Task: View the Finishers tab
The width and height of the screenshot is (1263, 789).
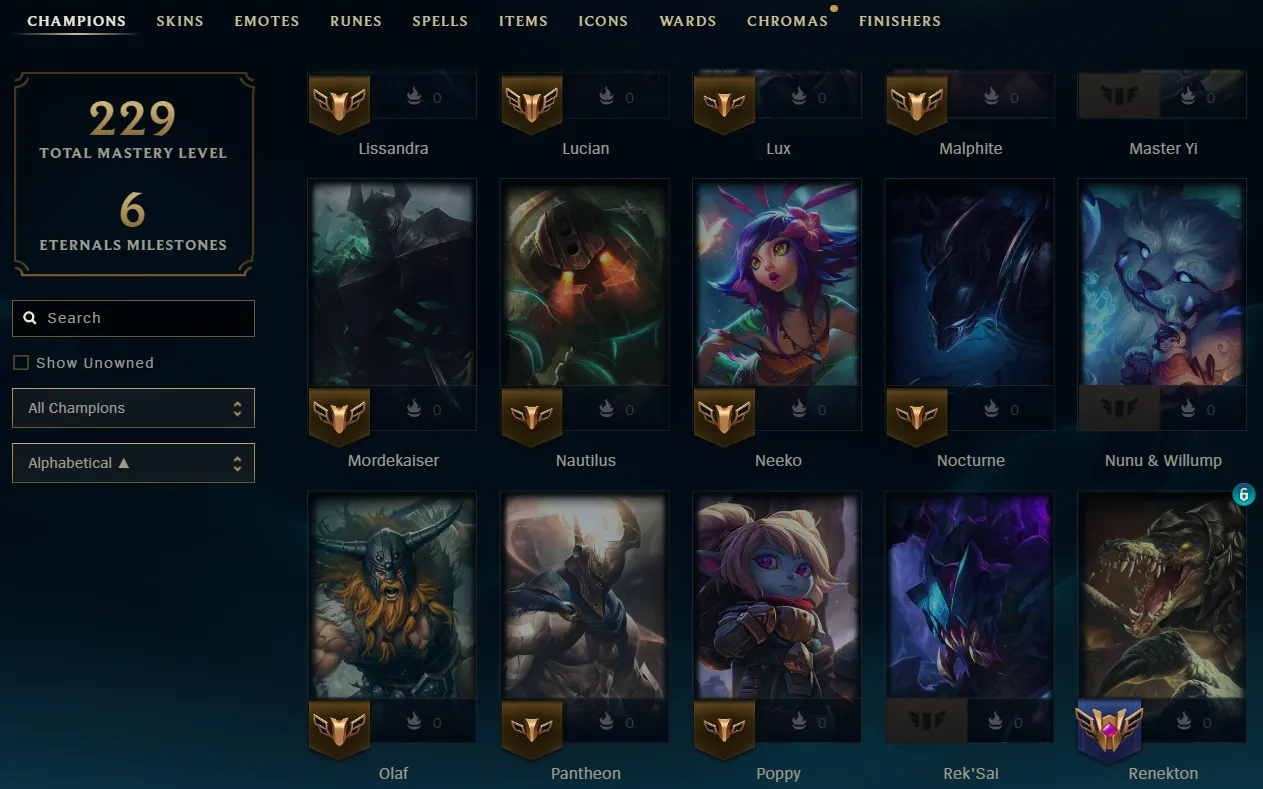Action: pos(900,21)
